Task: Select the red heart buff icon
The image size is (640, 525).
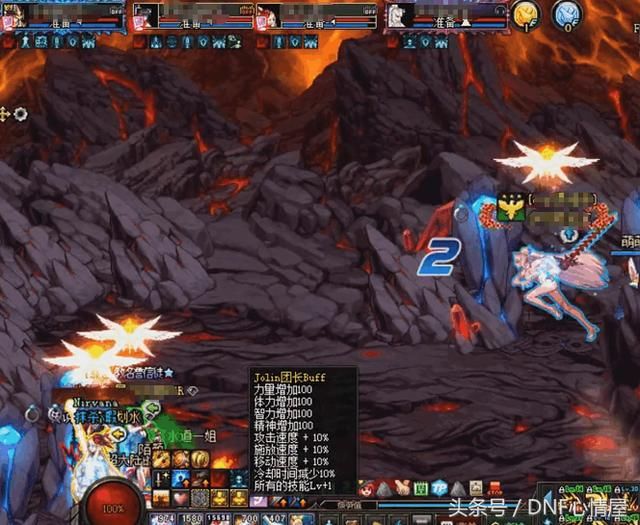Action: [180, 497]
